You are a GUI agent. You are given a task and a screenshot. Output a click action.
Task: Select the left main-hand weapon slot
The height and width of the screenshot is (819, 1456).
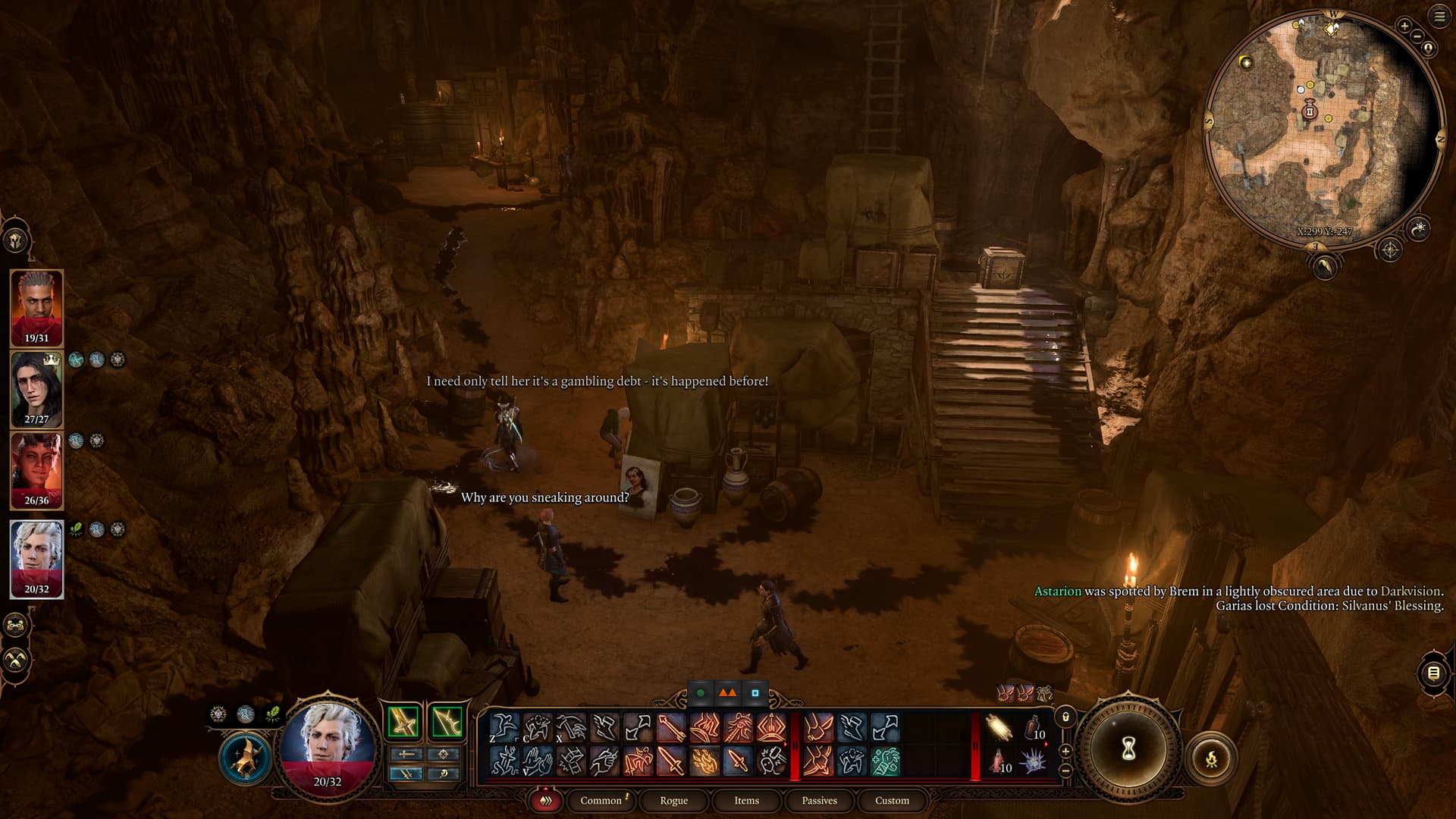404,722
